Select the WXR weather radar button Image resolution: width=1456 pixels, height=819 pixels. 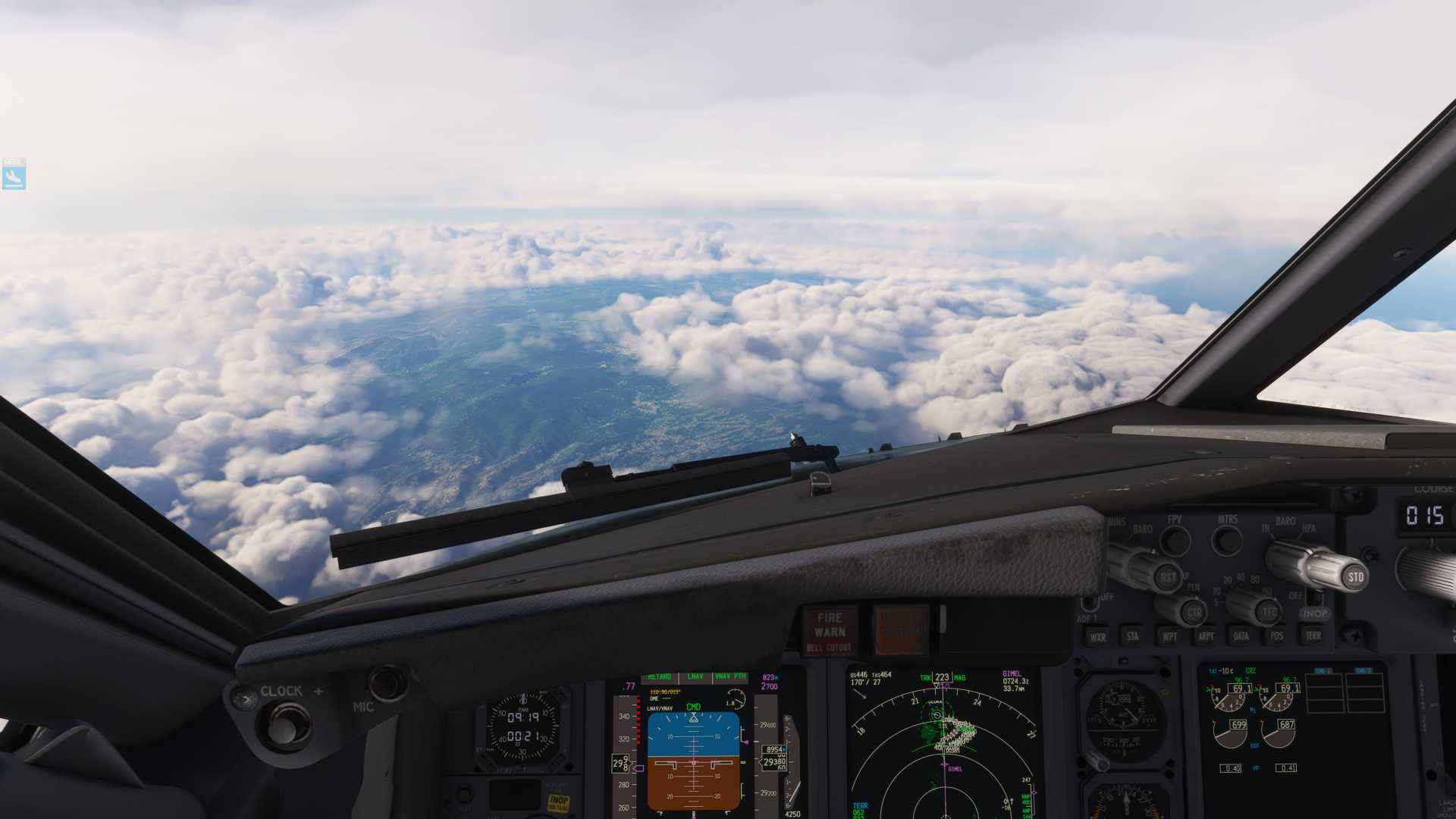(x=1099, y=635)
